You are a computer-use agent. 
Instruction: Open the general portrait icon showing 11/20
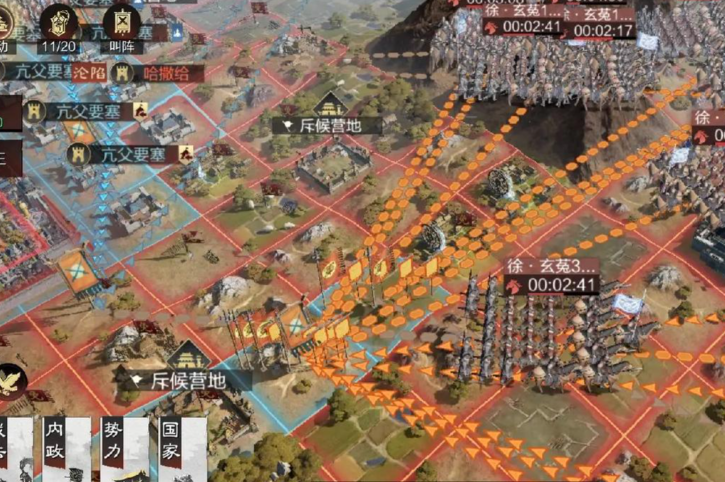point(63,22)
